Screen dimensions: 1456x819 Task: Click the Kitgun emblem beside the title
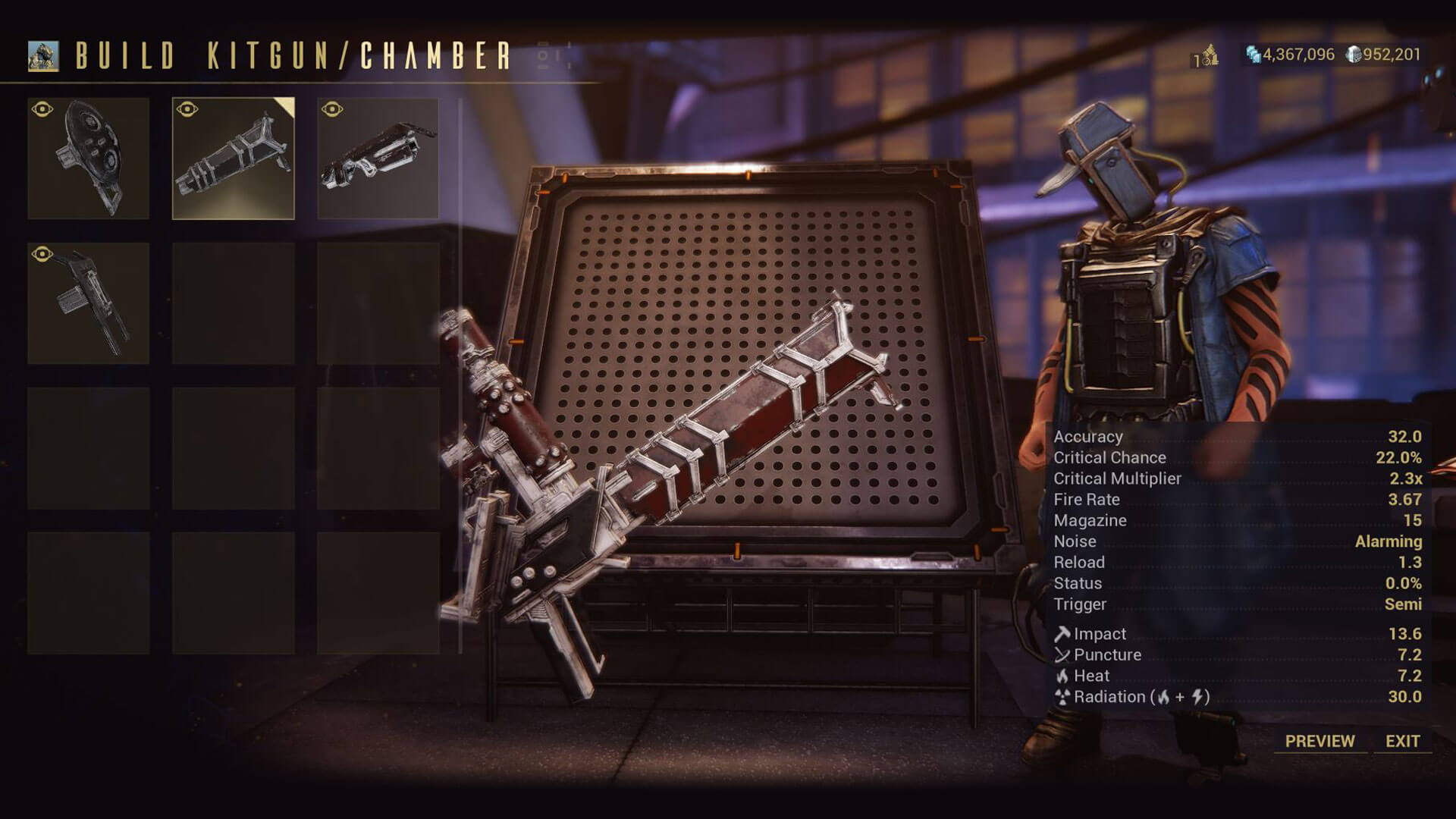45,54
